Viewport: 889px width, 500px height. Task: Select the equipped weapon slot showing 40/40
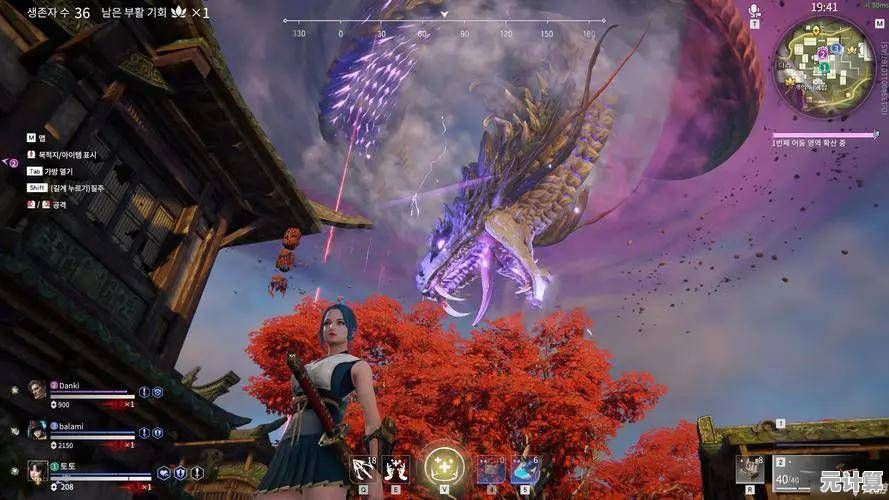pos(796,470)
